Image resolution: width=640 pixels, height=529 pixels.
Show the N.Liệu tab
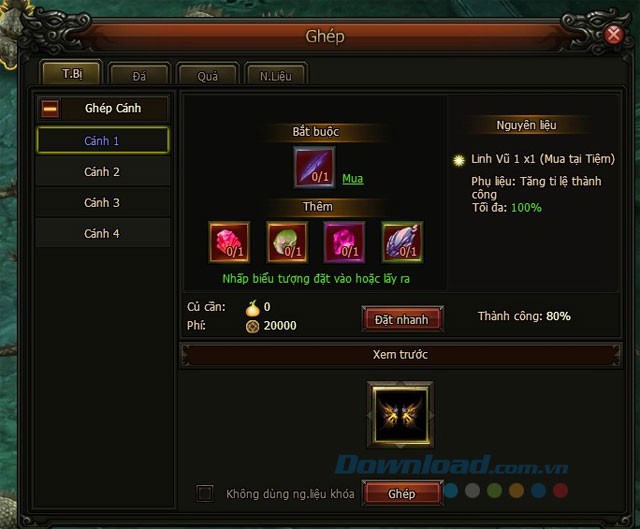275,75
